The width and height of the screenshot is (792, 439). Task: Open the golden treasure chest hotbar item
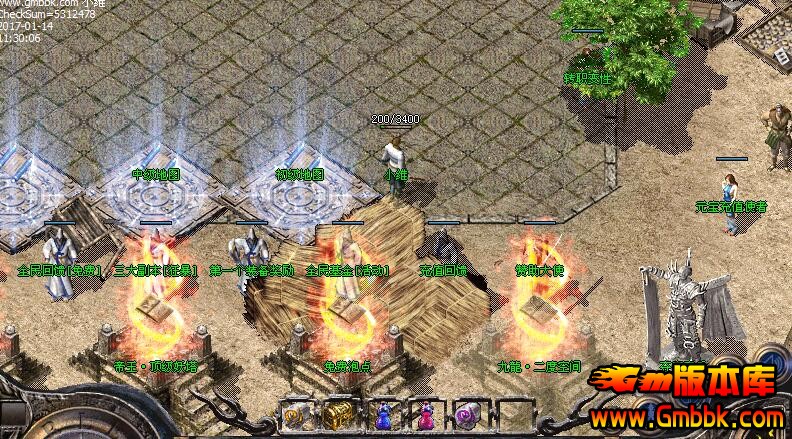pos(337,414)
